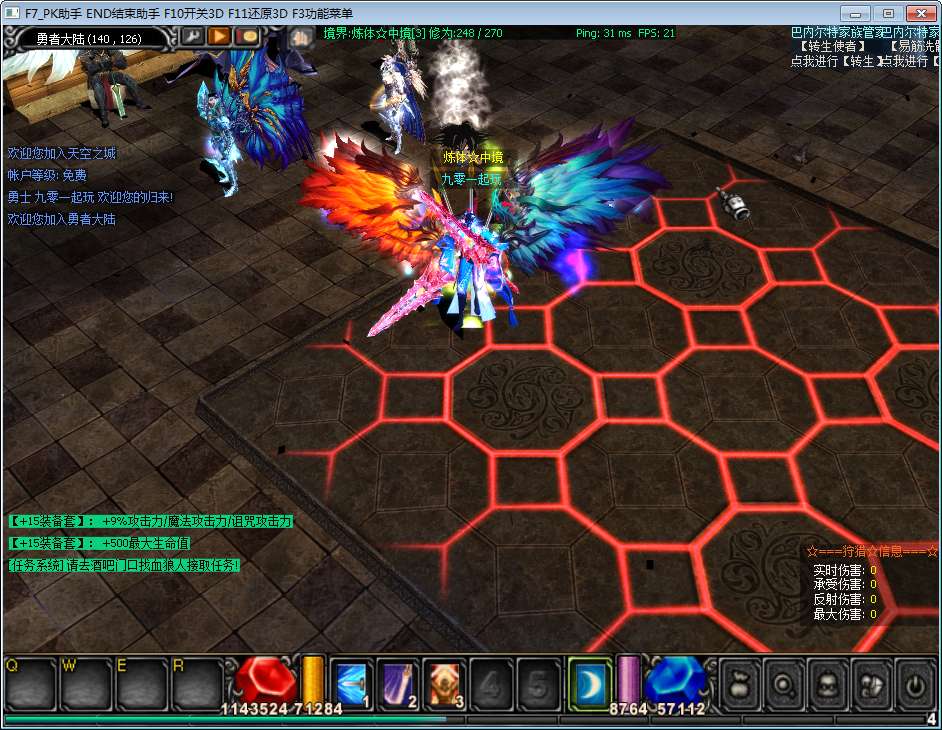Activate the blue sword skill in slot 1
The height and width of the screenshot is (730, 942).
pos(351,683)
